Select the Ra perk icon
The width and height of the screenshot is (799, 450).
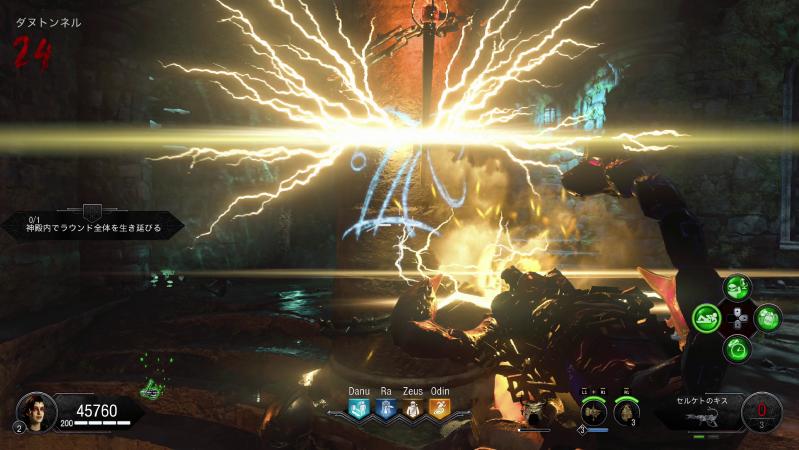[x=386, y=408]
